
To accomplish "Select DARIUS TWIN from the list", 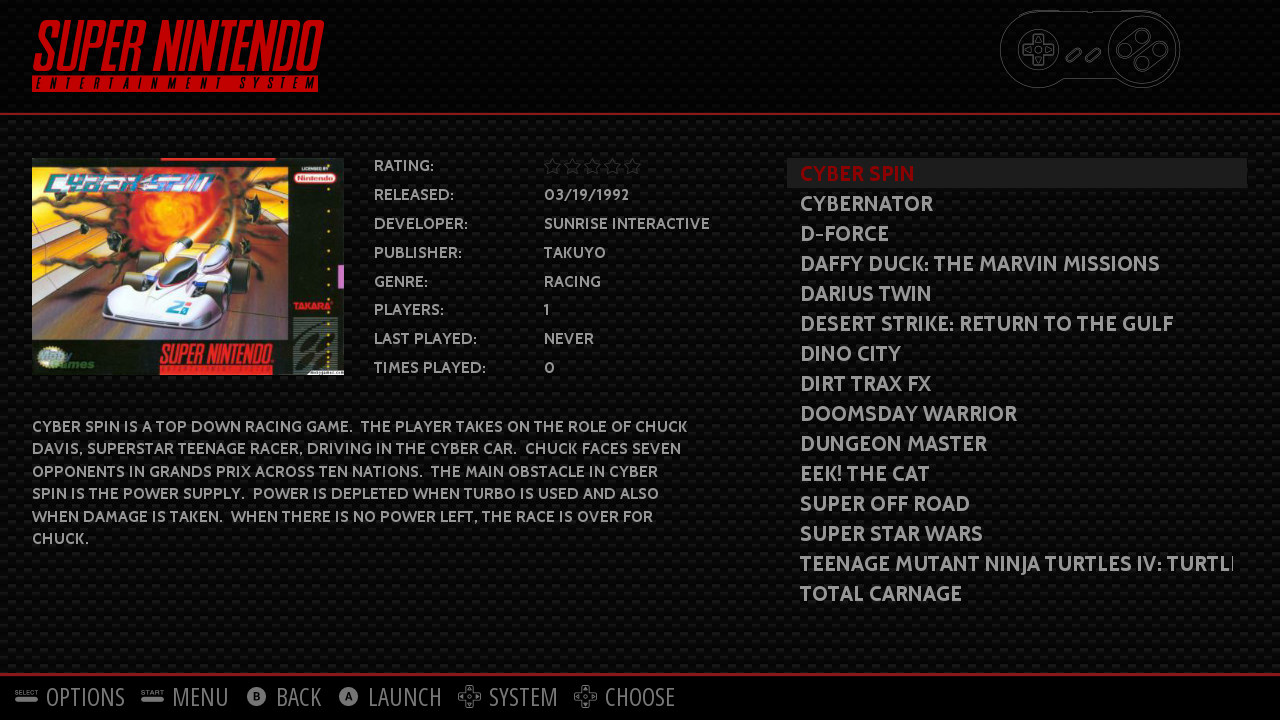I will pos(865,294).
